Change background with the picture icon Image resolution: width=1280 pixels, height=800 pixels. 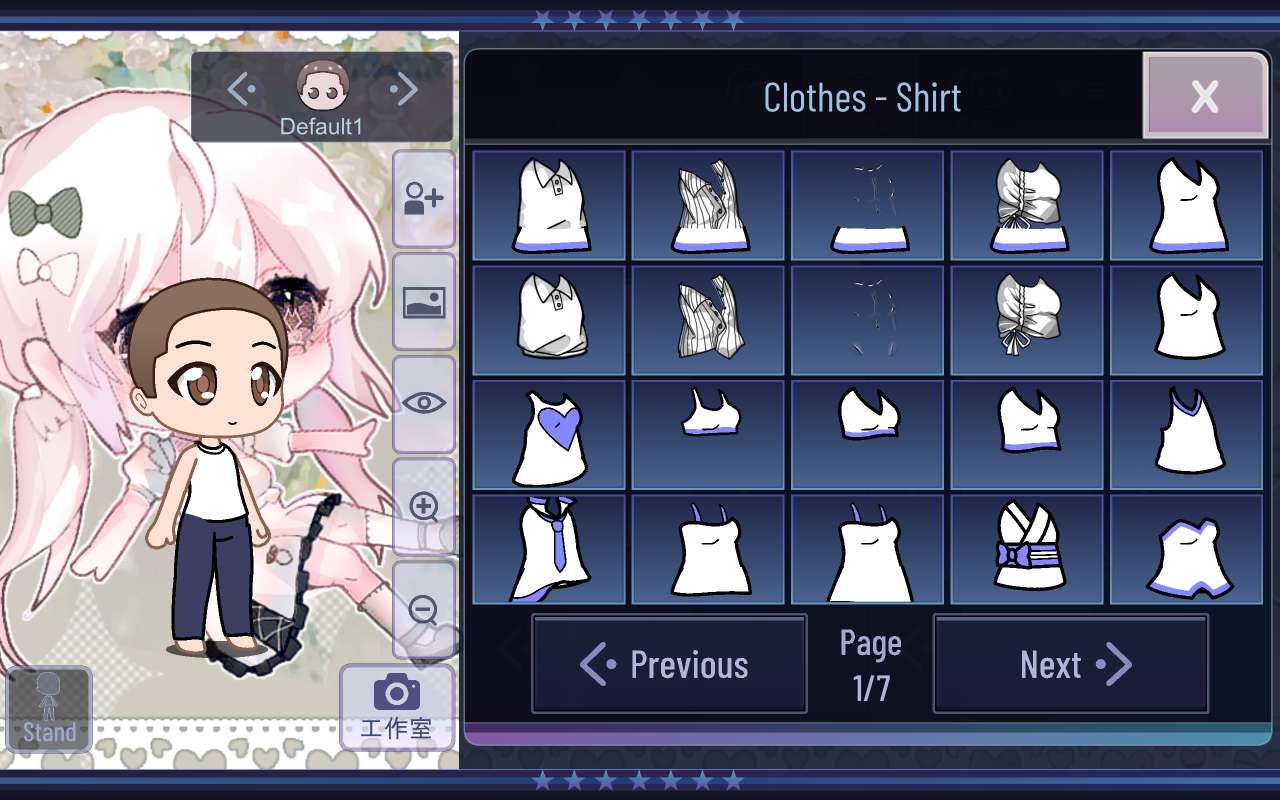424,301
